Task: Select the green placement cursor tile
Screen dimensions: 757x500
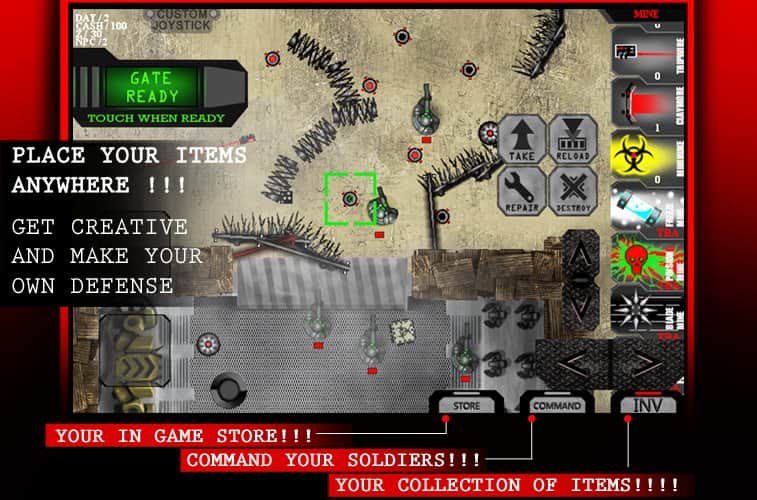Action: (350, 198)
